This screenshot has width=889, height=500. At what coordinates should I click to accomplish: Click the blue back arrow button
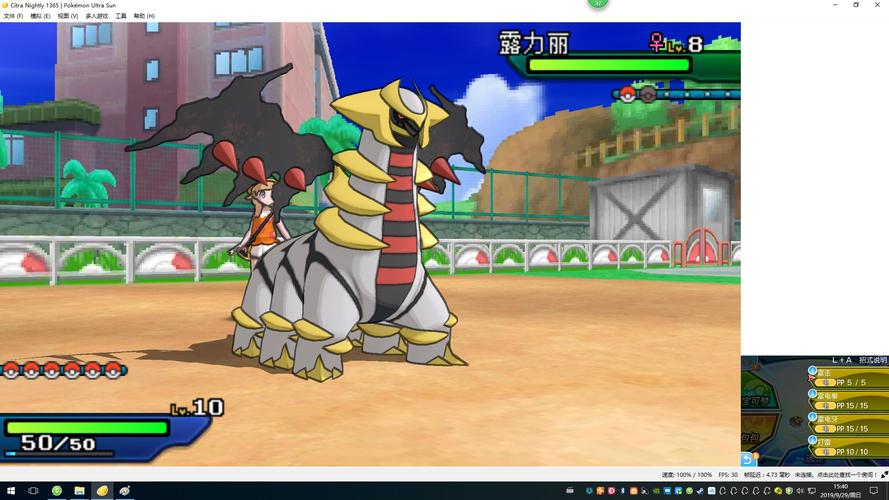(747, 459)
